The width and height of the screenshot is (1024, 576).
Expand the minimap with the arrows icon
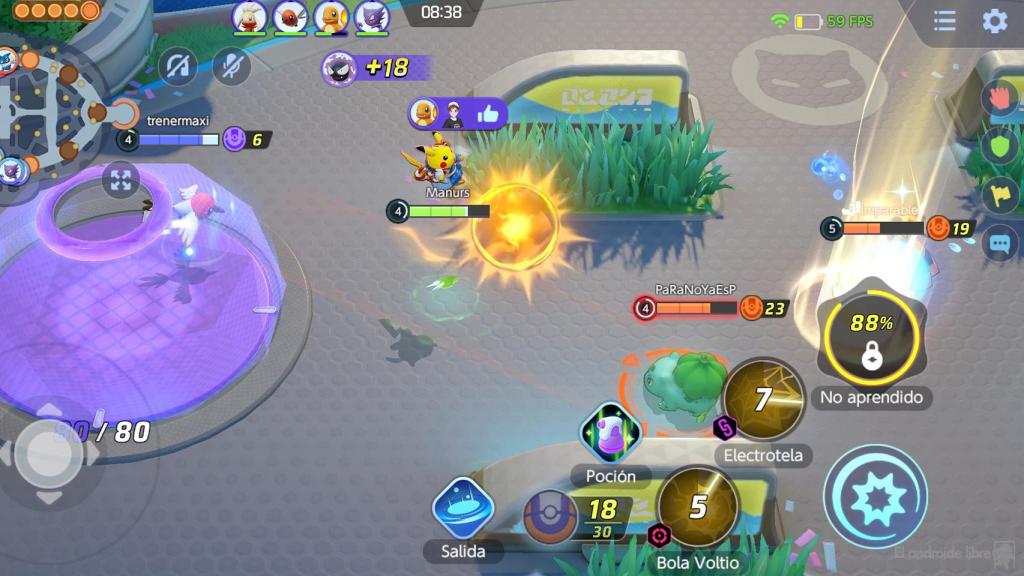121,181
